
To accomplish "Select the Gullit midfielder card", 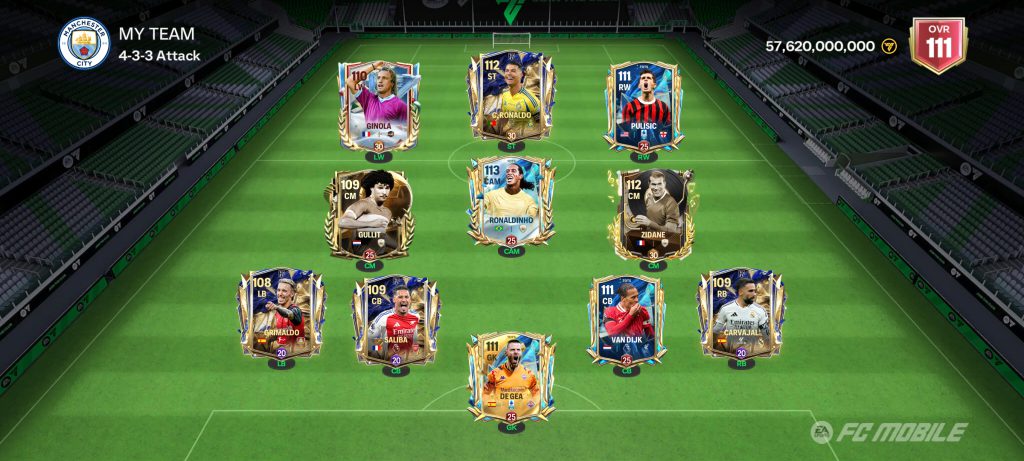I will tap(369, 214).
